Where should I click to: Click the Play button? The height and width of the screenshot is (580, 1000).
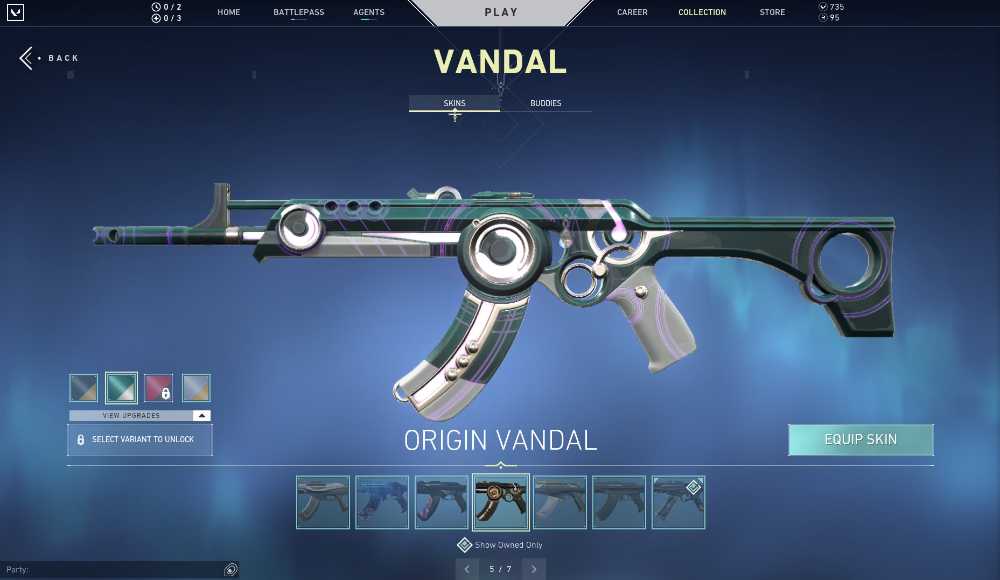(x=501, y=13)
